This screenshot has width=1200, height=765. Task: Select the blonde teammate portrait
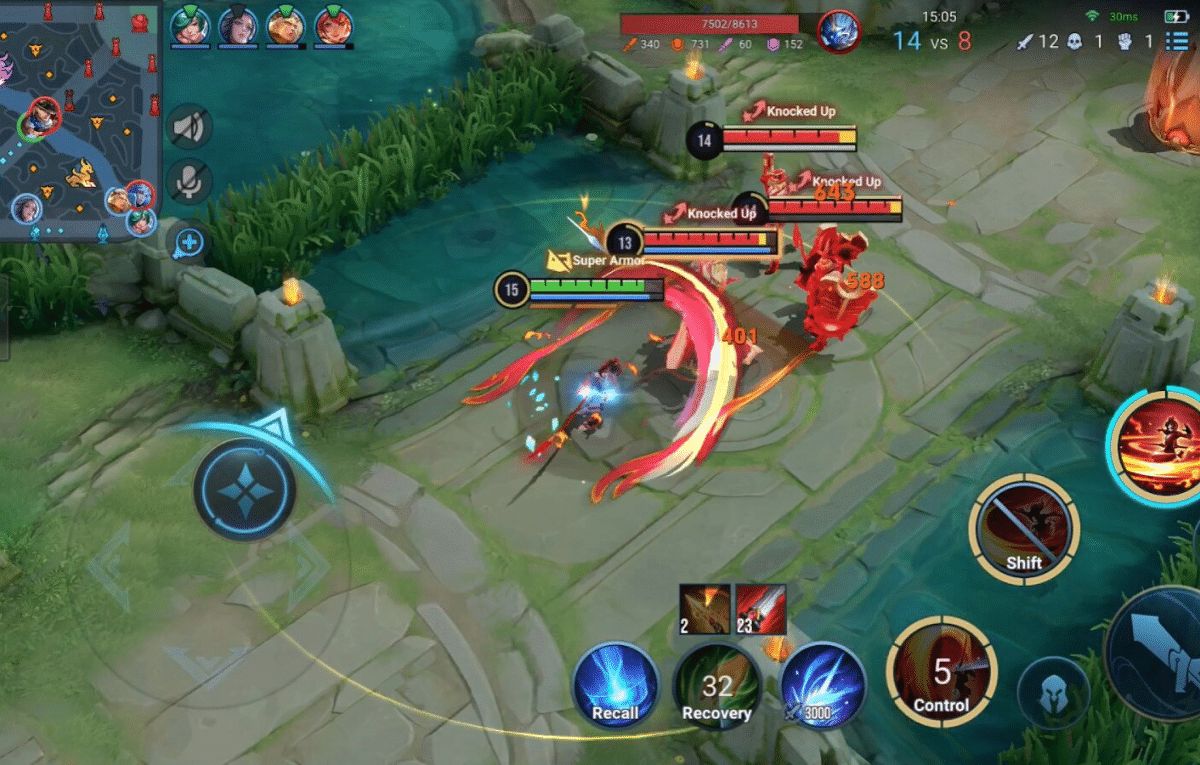click(x=284, y=26)
